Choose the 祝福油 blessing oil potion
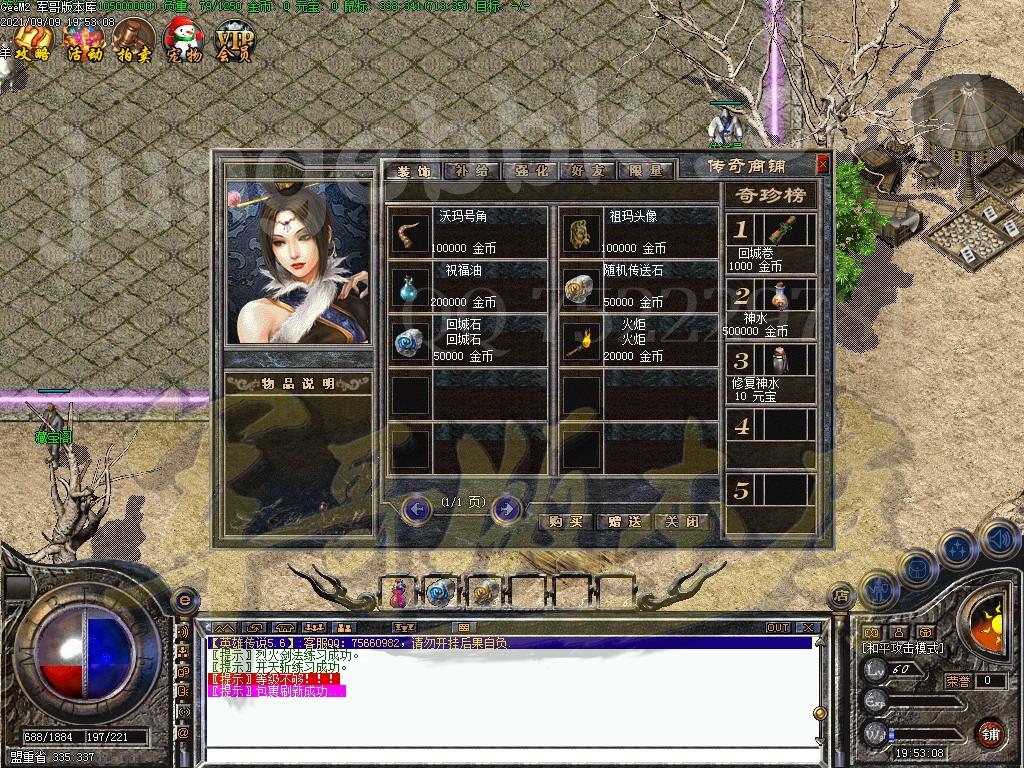This screenshot has height=768, width=1024. [x=410, y=287]
